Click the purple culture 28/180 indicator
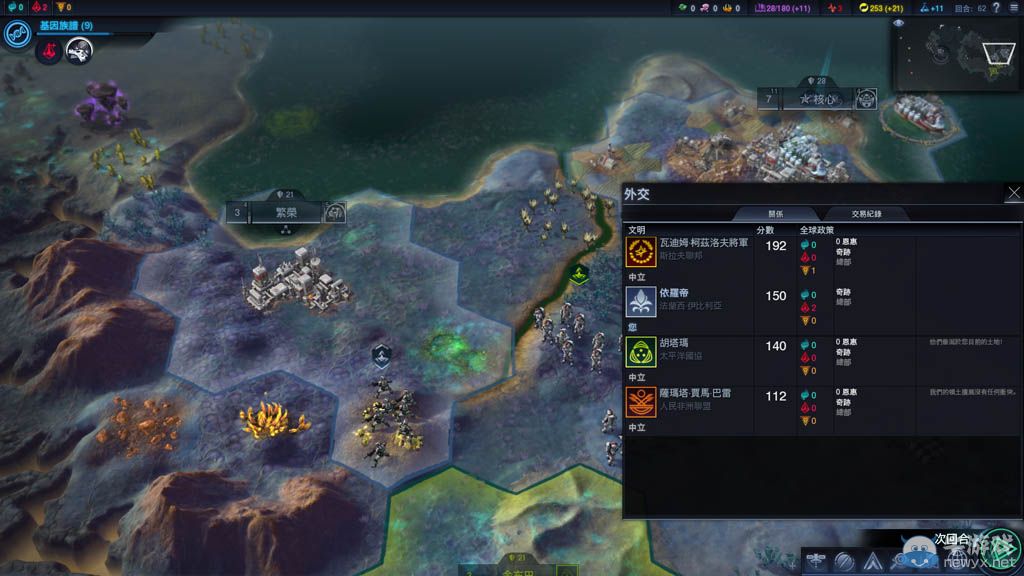1024x576 pixels. tap(783, 8)
